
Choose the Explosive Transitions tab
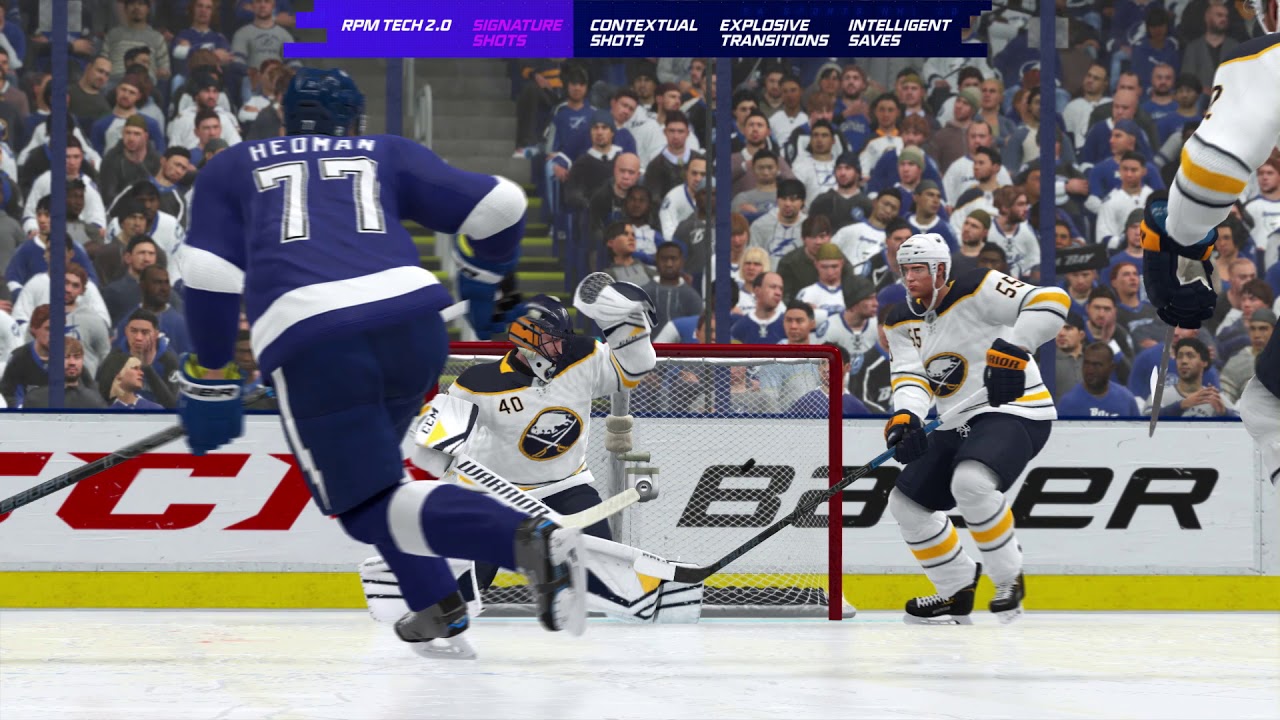click(x=774, y=33)
